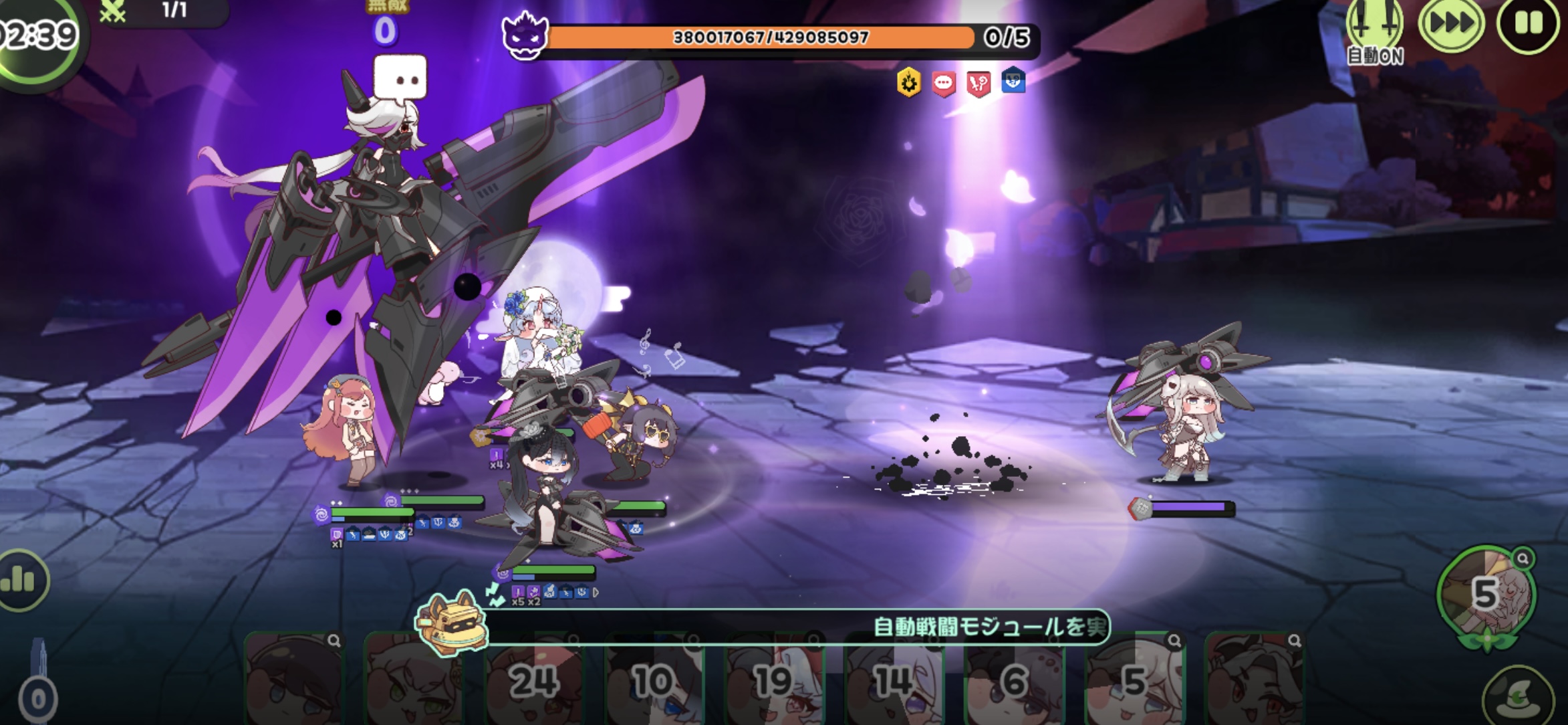Choose the skill card showing cooldown 19
The height and width of the screenshot is (725, 1568).
coord(774,680)
